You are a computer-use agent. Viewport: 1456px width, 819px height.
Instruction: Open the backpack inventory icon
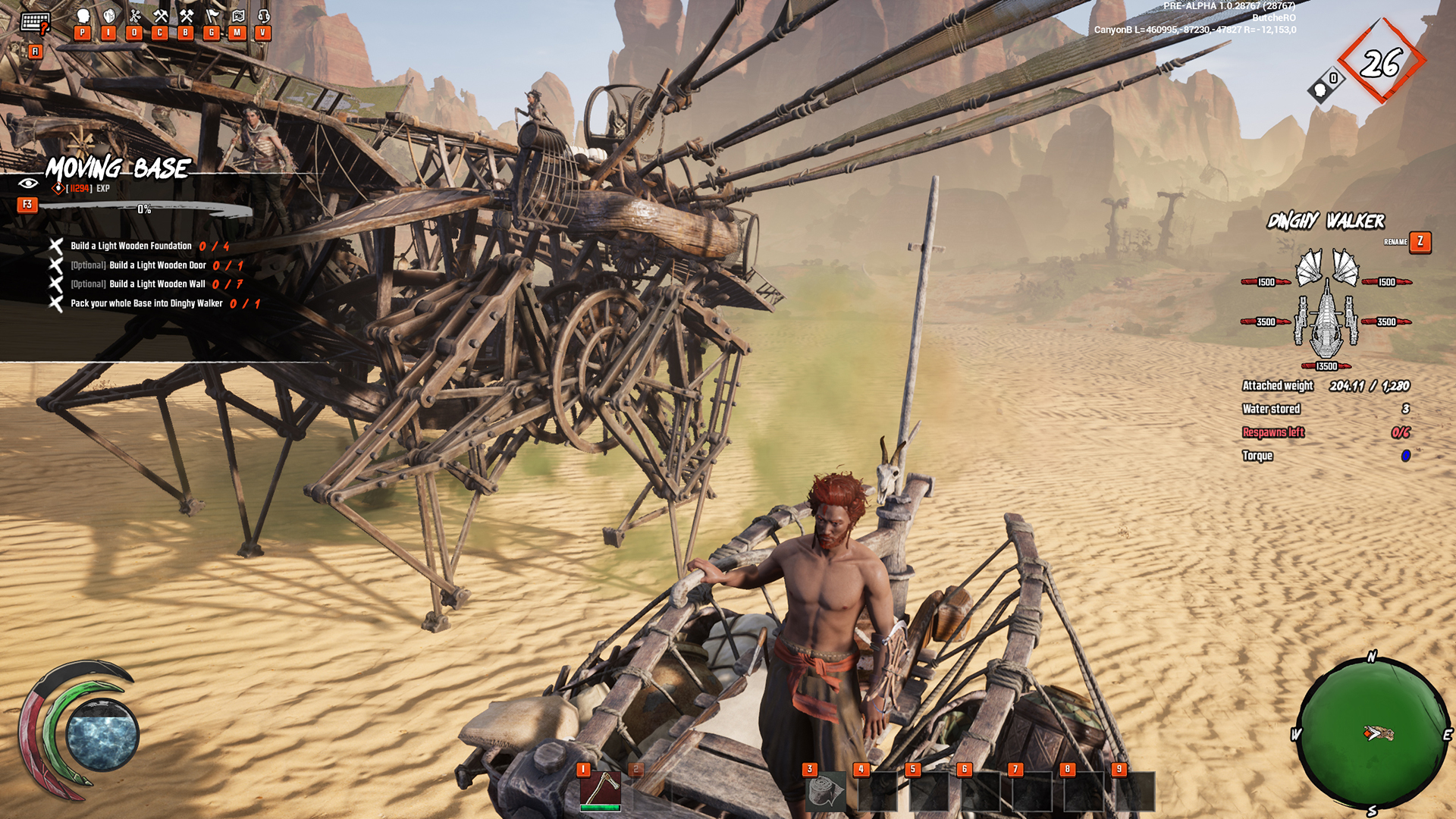(x=109, y=17)
